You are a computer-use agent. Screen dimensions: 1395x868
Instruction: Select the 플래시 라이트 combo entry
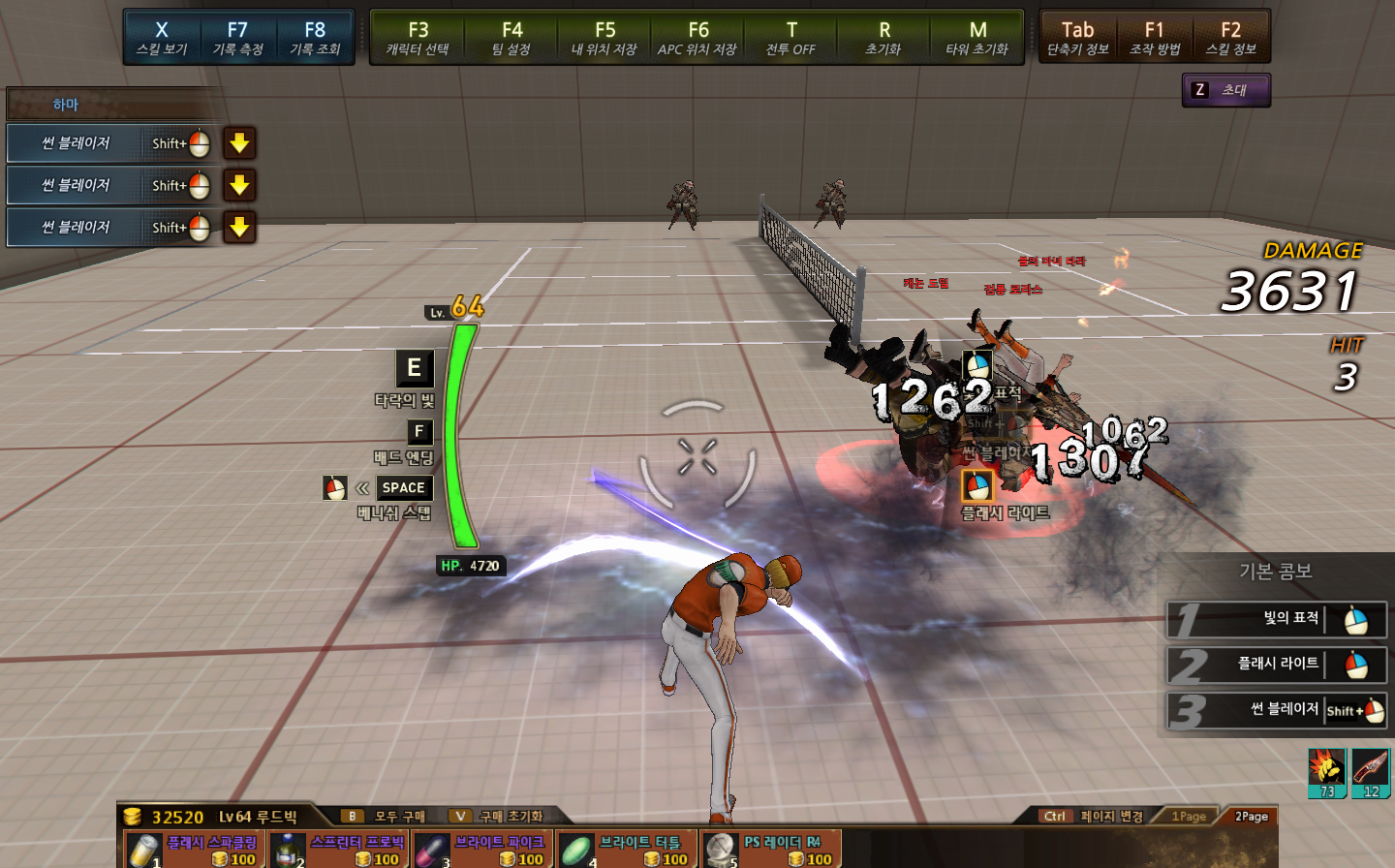click(x=1277, y=665)
